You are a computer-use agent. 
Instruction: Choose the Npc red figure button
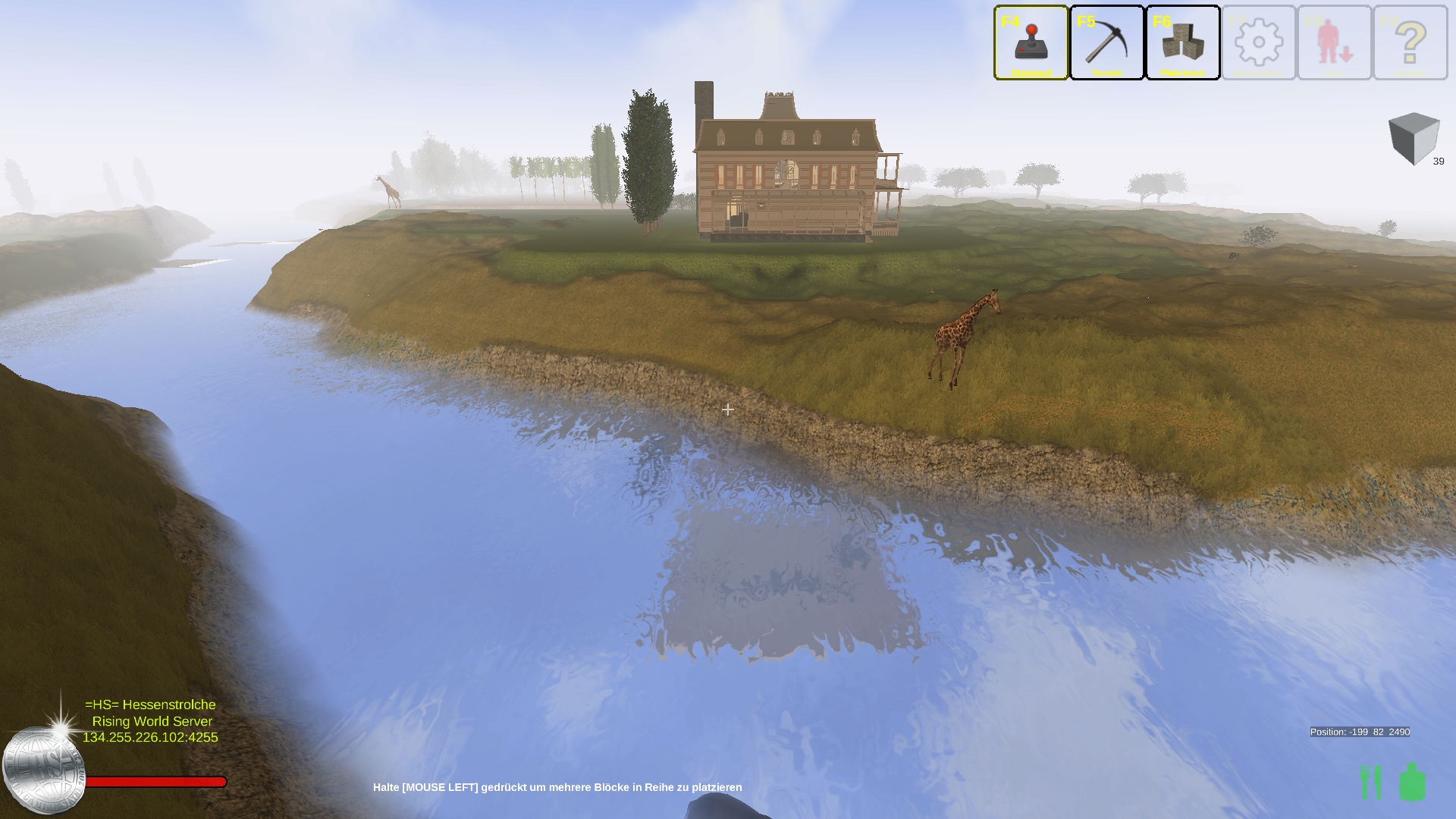[1334, 42]
